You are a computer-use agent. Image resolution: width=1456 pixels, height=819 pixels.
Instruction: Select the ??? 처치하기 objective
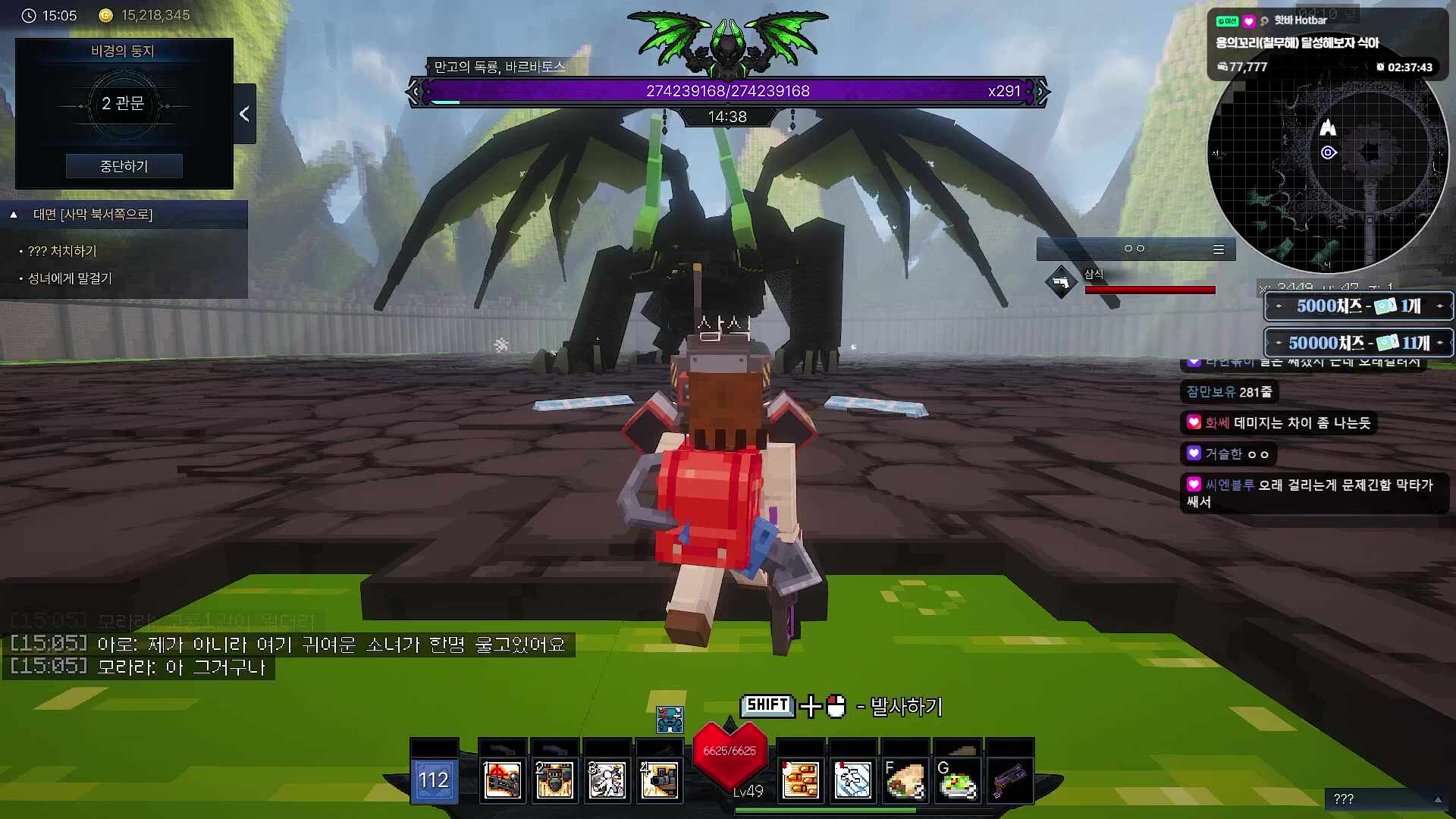62,251
